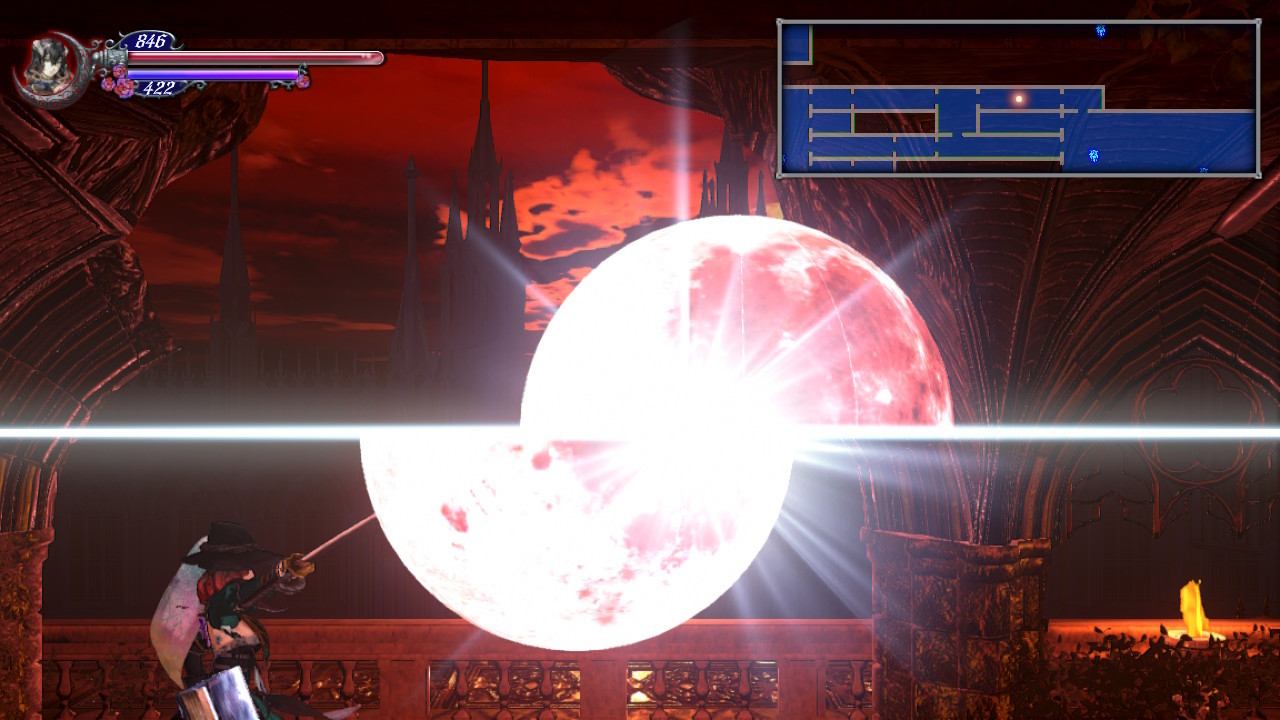
Task: Open the castle minimap
Action: pyautogui.click(x=1018, y=98)
